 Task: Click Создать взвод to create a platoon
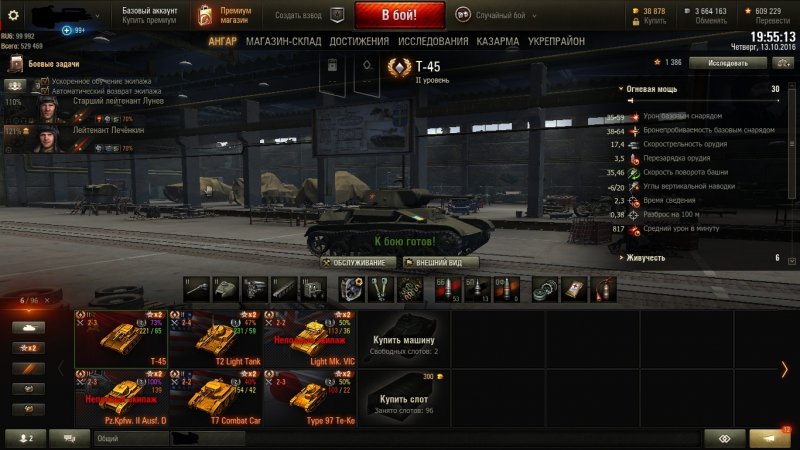[x=300, y=15]
